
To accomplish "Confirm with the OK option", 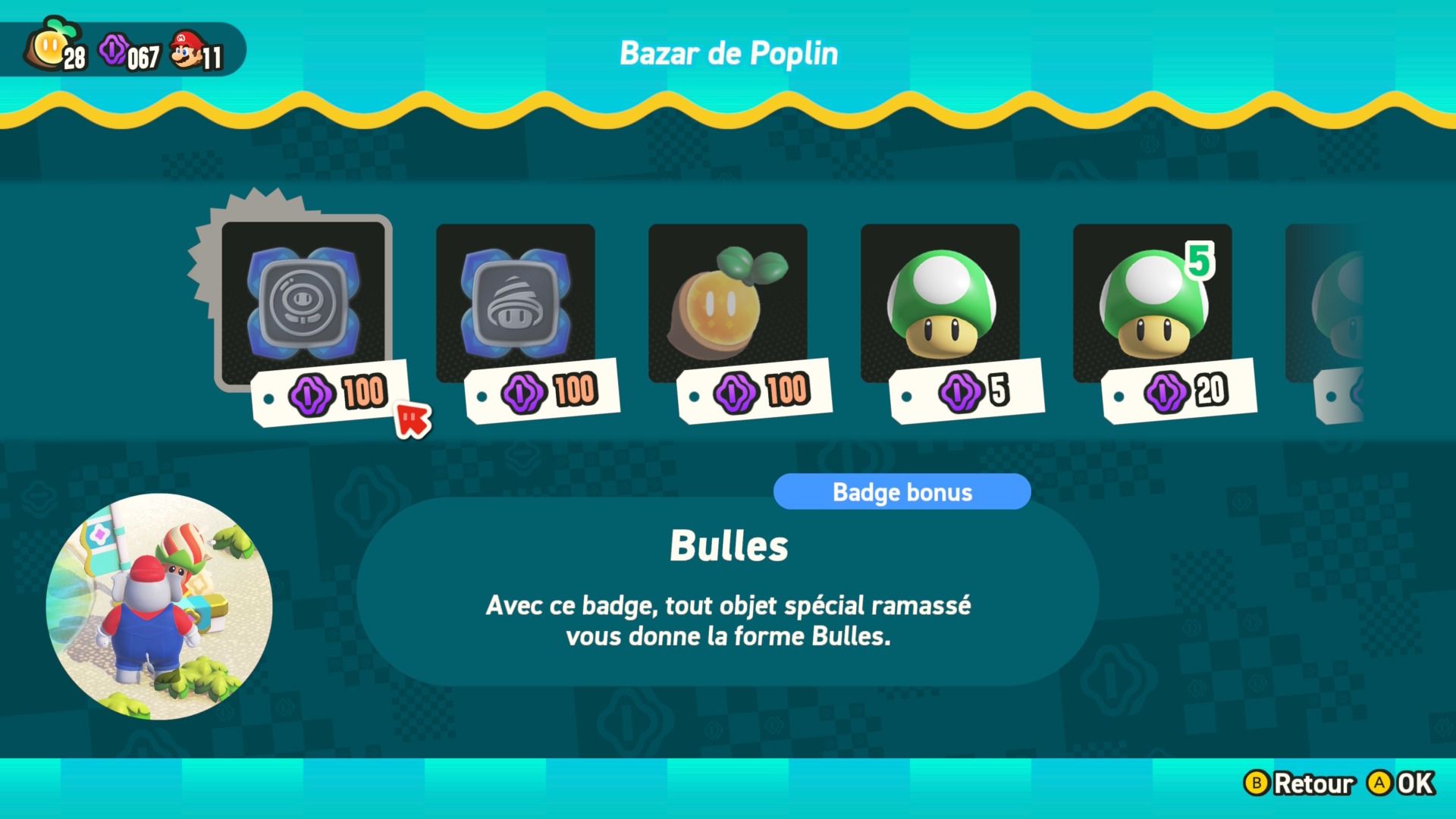I will click(x=1401, y=783).
